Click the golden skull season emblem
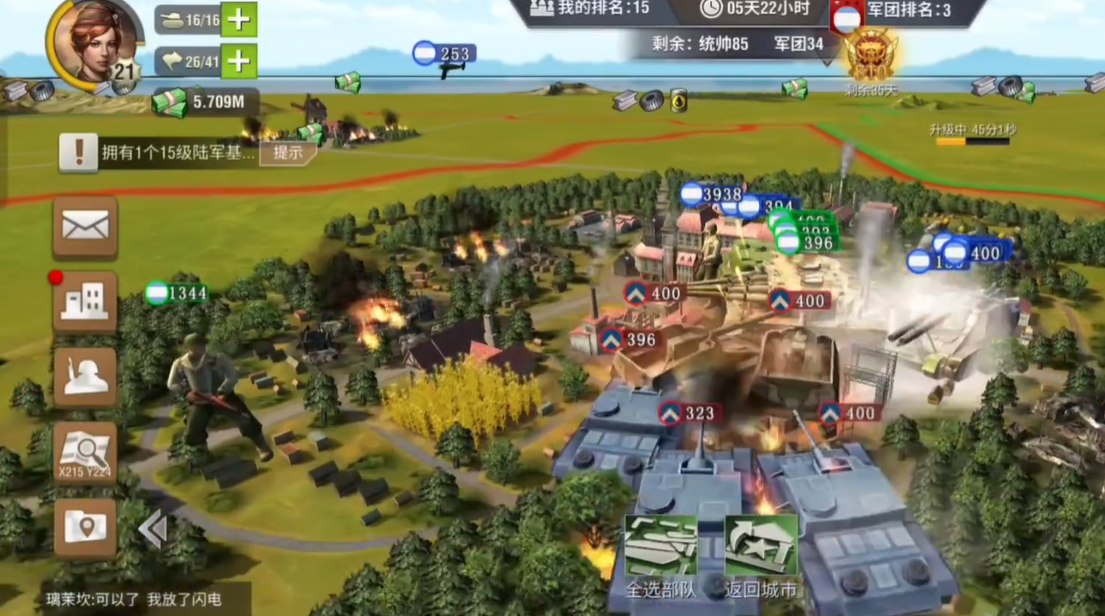The width and height of the screenshot is (1105, 616). [x=870, y=55]
